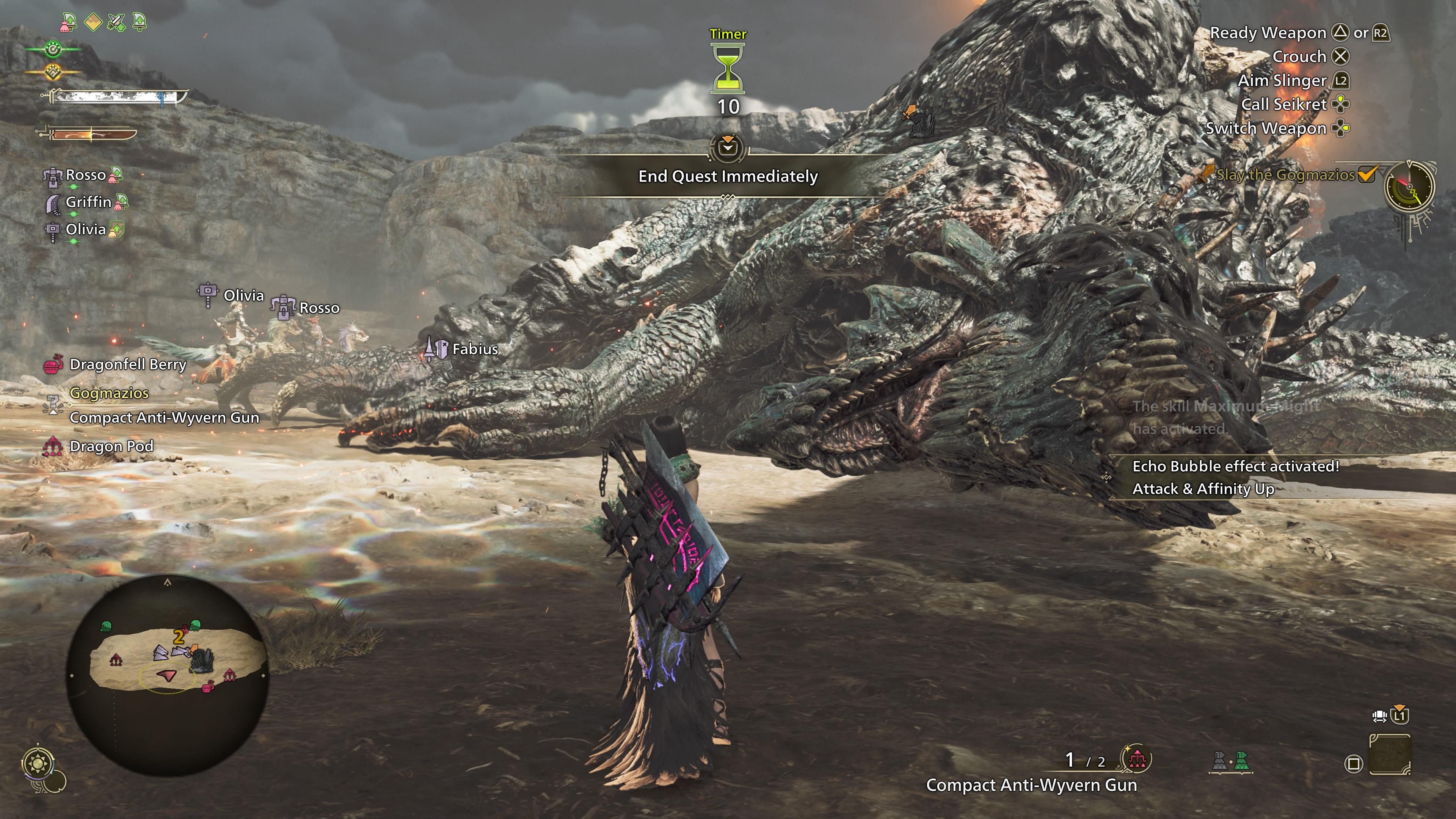Select Griffin in the party list

click(x=88, y=202)
